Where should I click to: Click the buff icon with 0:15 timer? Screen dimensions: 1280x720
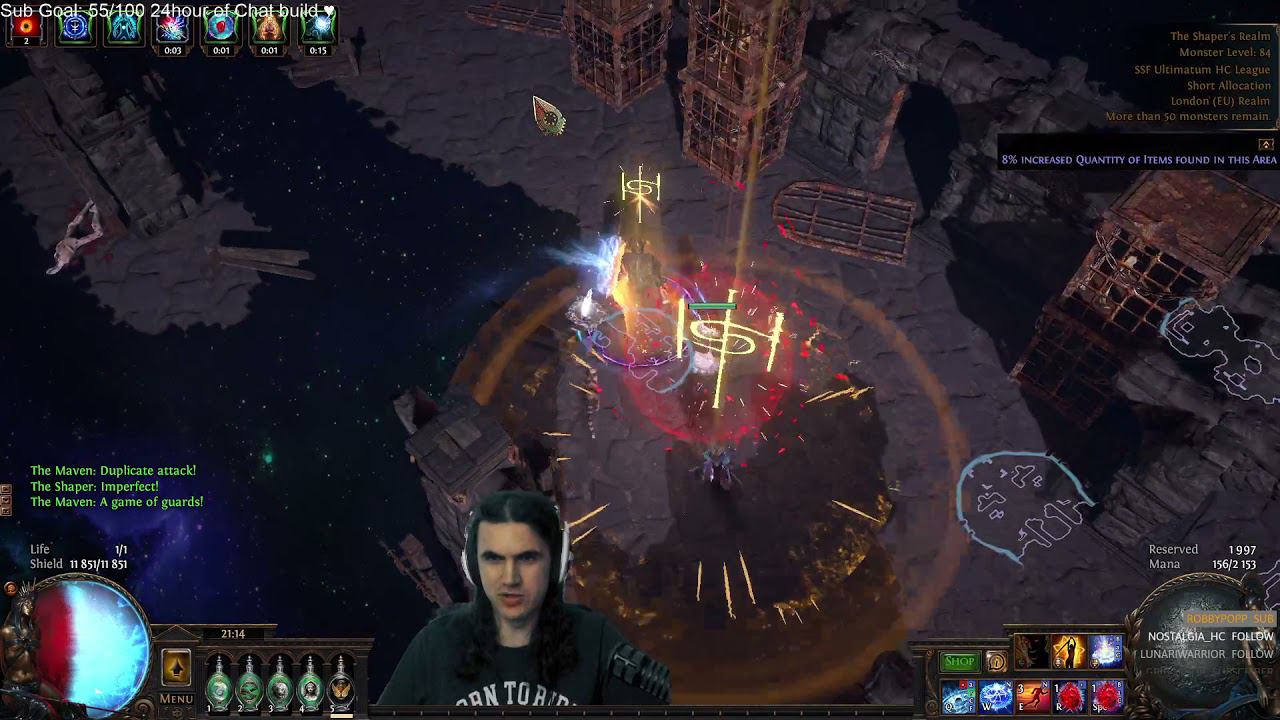pyautogui.click(x=318, y=27)
